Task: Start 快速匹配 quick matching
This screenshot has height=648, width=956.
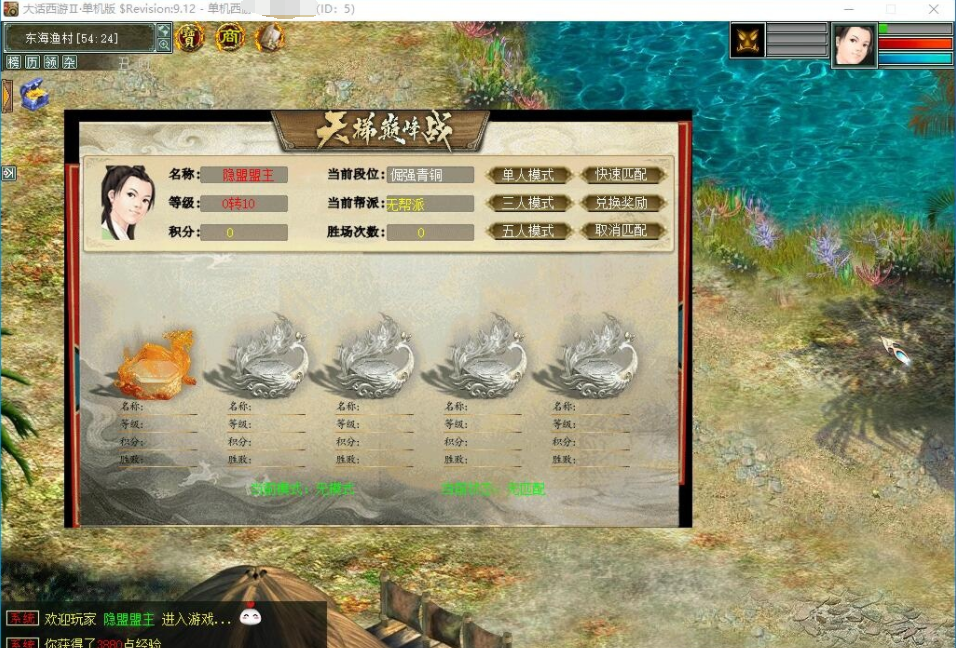Action: point(621,175)
